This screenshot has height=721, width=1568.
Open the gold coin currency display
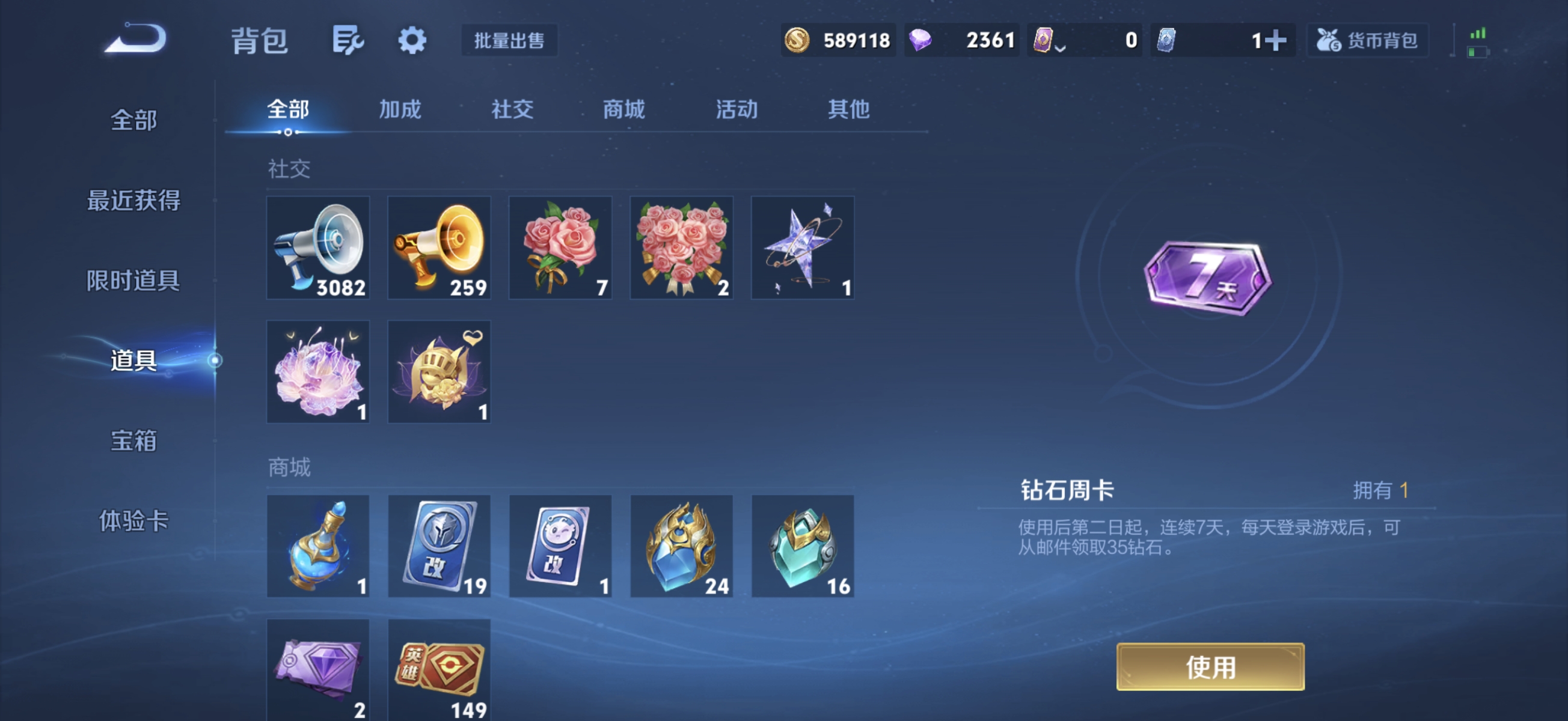tap(839, 40)
